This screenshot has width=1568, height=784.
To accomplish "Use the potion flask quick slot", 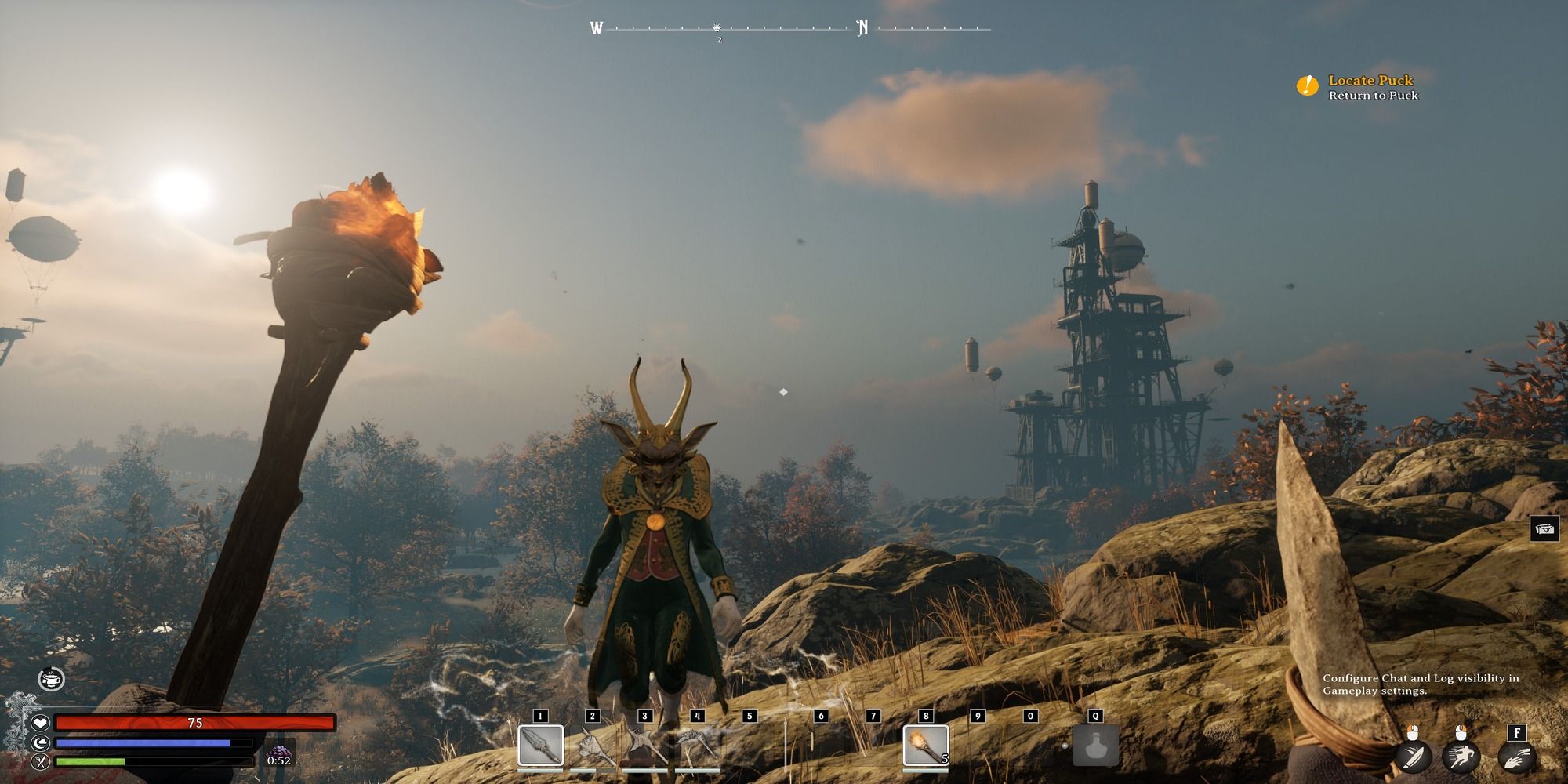I will (x=1095, y=745).
